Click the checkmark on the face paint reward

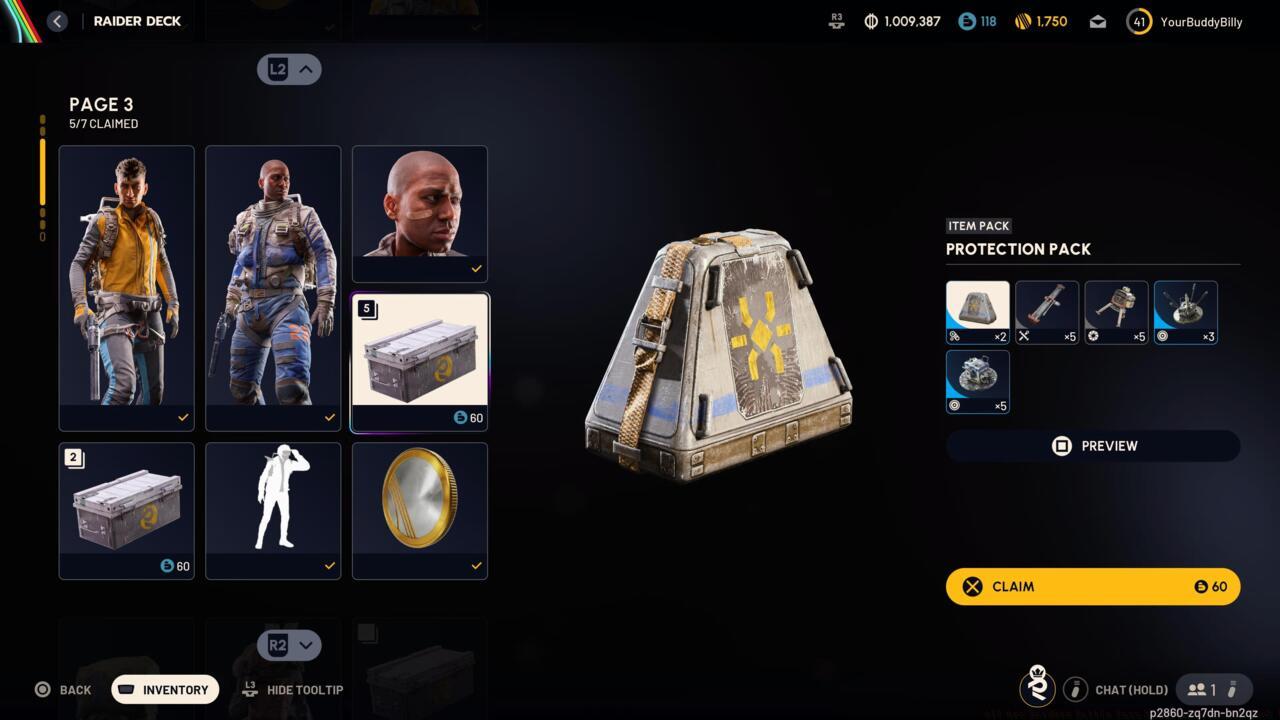[x=477, y=268]
